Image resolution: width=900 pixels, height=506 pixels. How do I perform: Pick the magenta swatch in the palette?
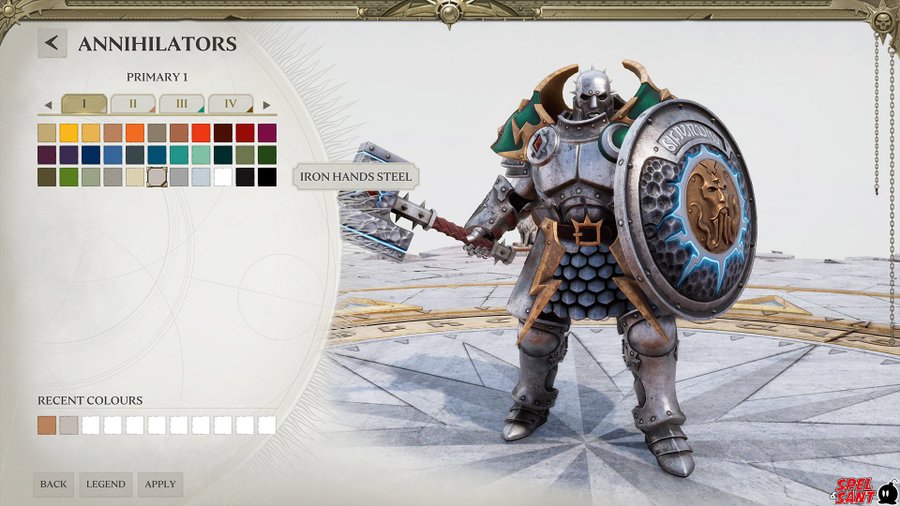coord(267,132)
